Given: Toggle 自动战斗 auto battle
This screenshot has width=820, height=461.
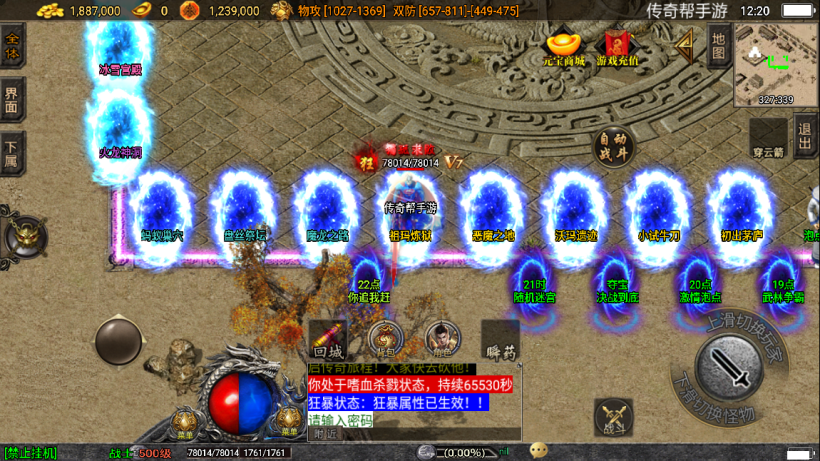Looking at the screenshot, I should pyautogui.click(x=615, y=148).
